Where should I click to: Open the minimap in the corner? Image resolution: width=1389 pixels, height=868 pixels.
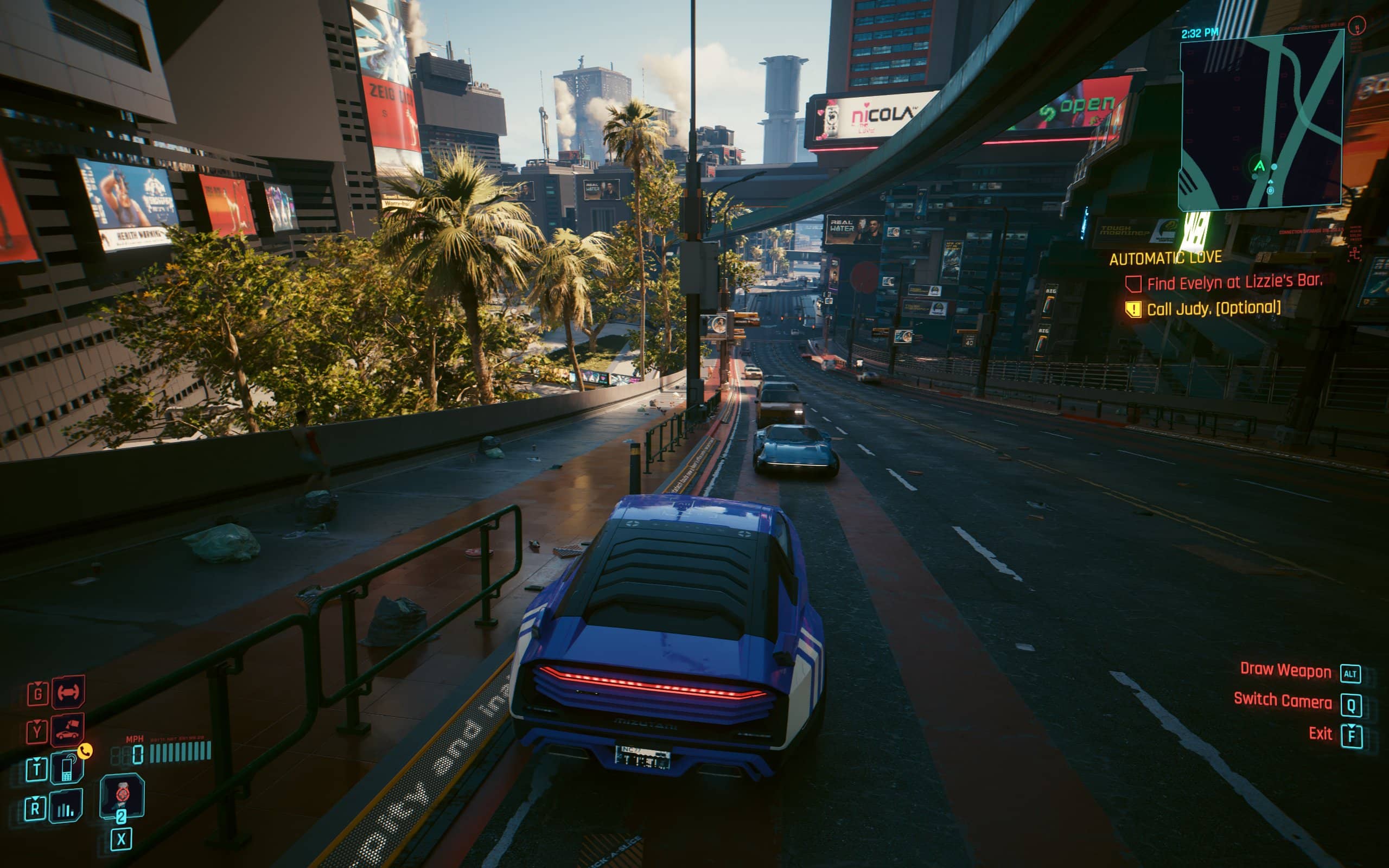1260,120
